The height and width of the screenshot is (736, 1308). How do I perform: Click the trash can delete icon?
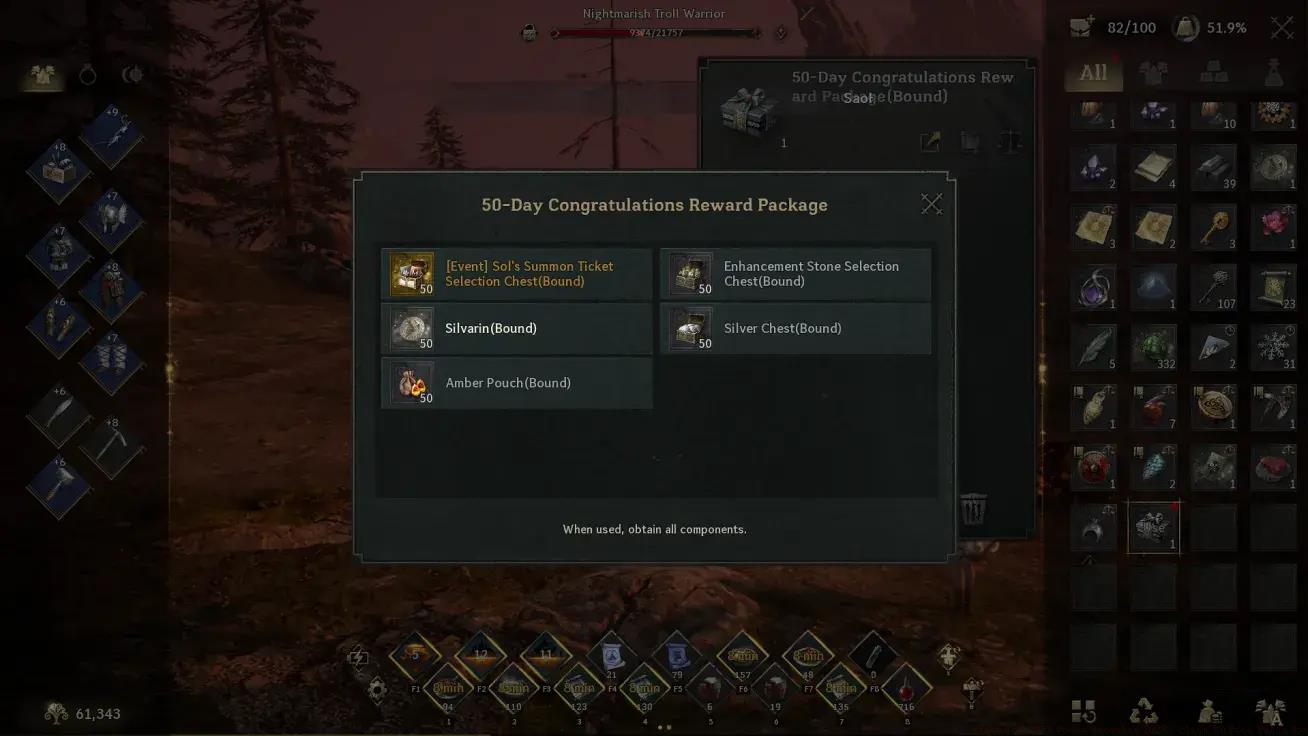coord(973,510)
